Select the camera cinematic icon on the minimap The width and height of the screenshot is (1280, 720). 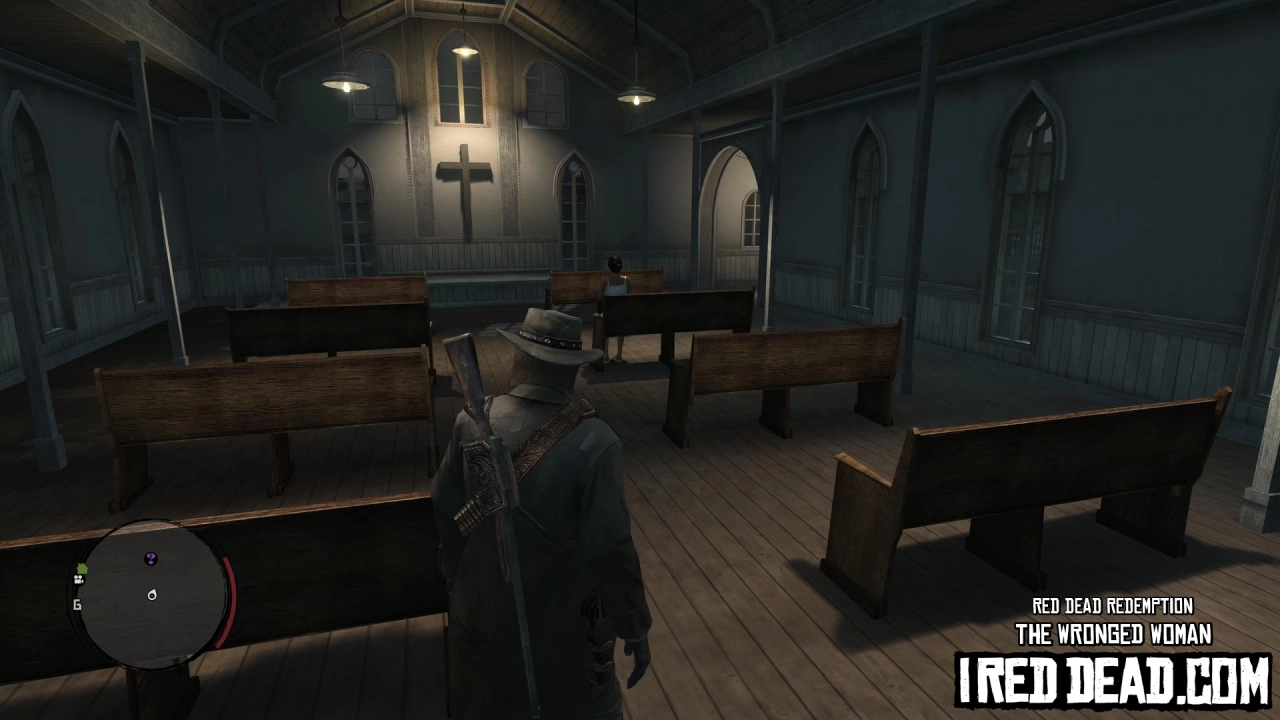(x=78, y=581)
